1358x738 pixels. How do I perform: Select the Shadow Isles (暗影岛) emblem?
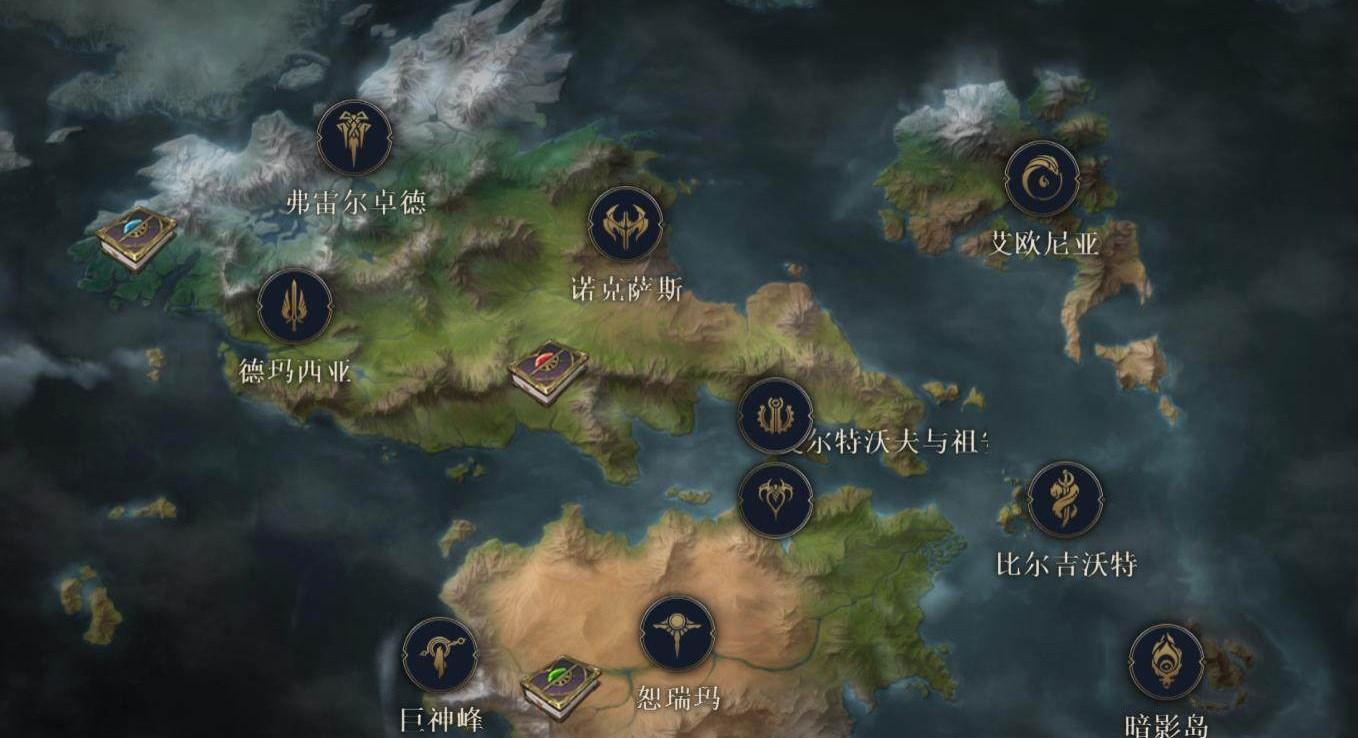click(x=1166, y=662)
